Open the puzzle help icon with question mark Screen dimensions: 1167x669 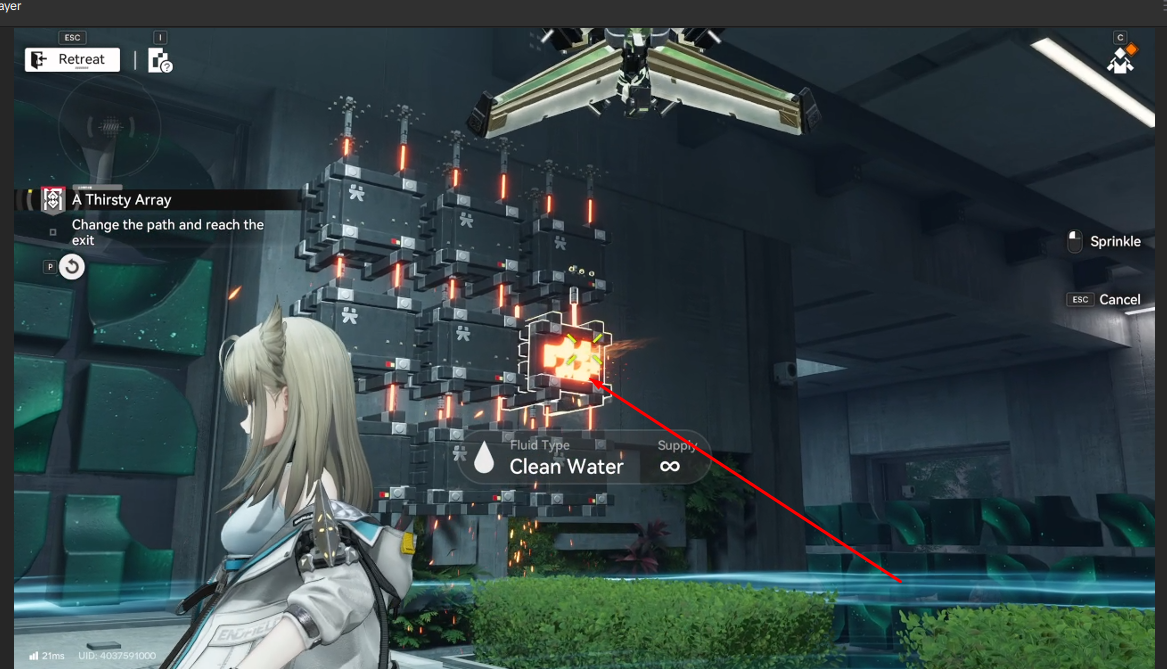click(x=160, y=61)
